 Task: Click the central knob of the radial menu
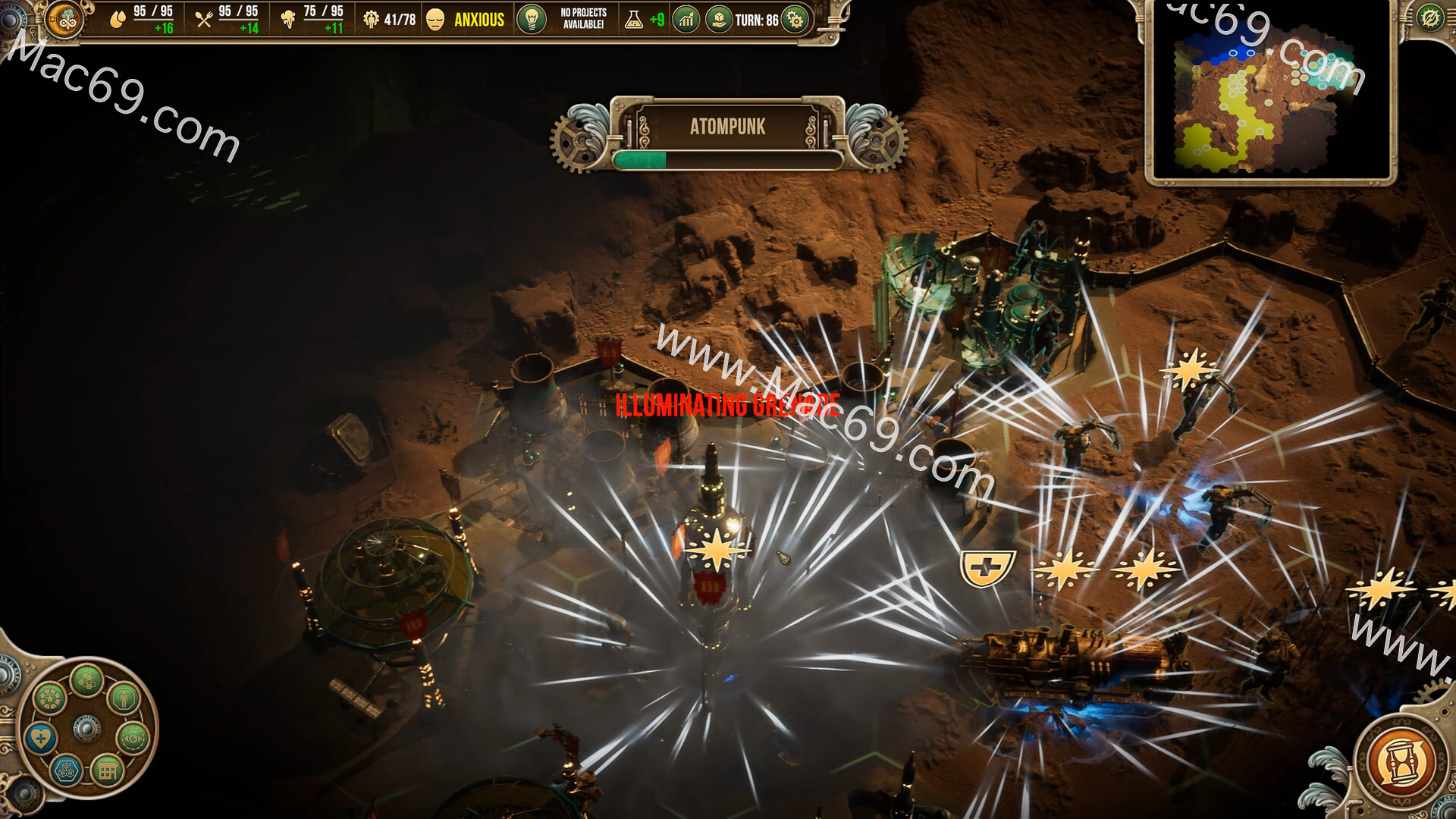(86, 728)
